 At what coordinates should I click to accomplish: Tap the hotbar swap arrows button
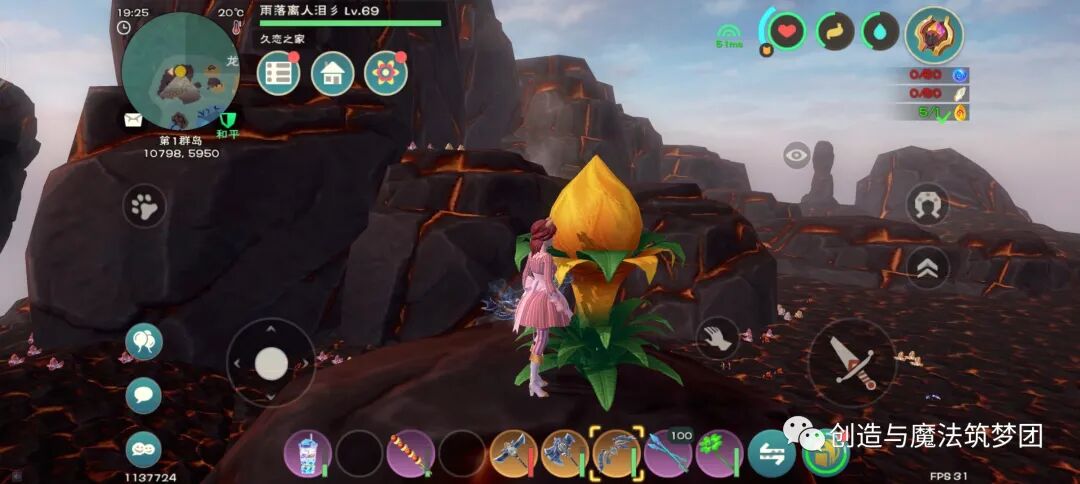(772, 454)
